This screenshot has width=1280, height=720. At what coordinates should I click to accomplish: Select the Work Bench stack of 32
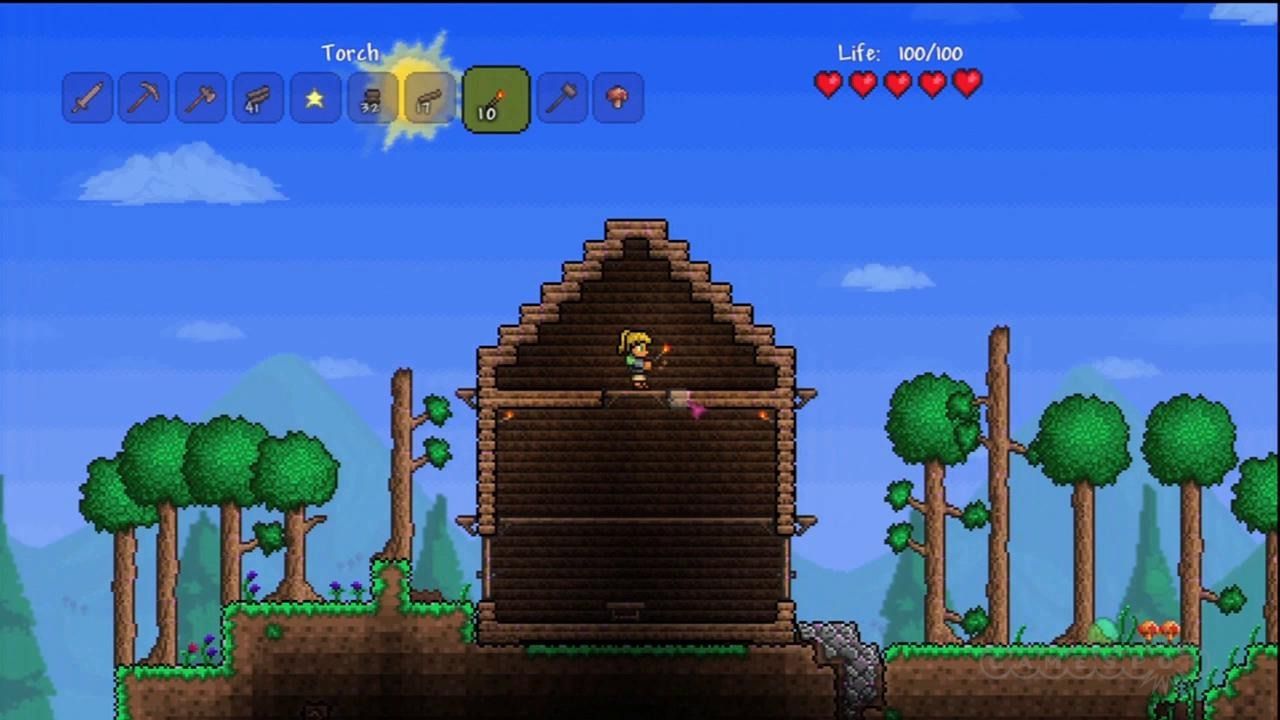coord(371,97)
